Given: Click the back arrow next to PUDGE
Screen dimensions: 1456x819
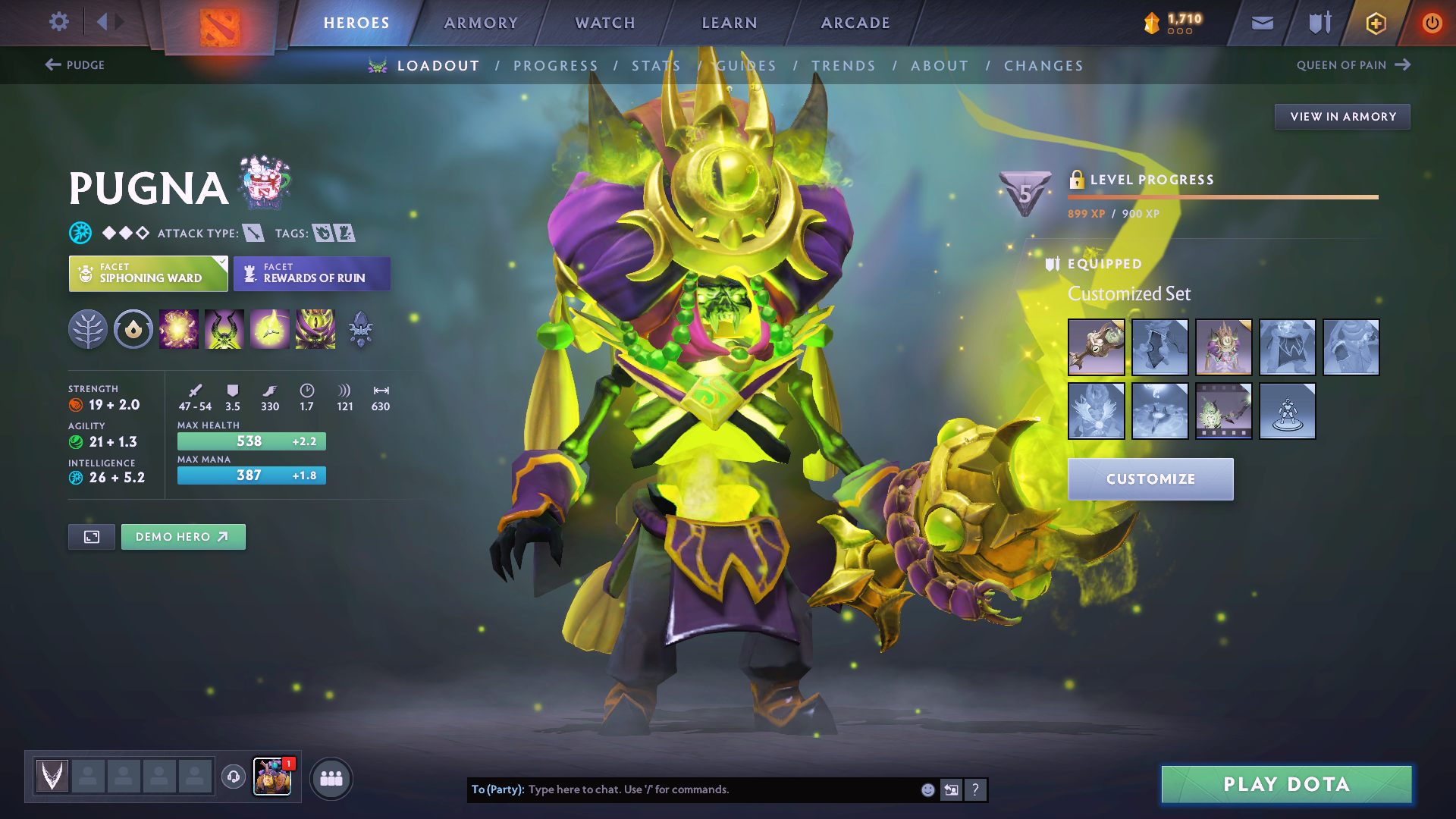Looking at the screenshot, I should (x=50, y=65).
